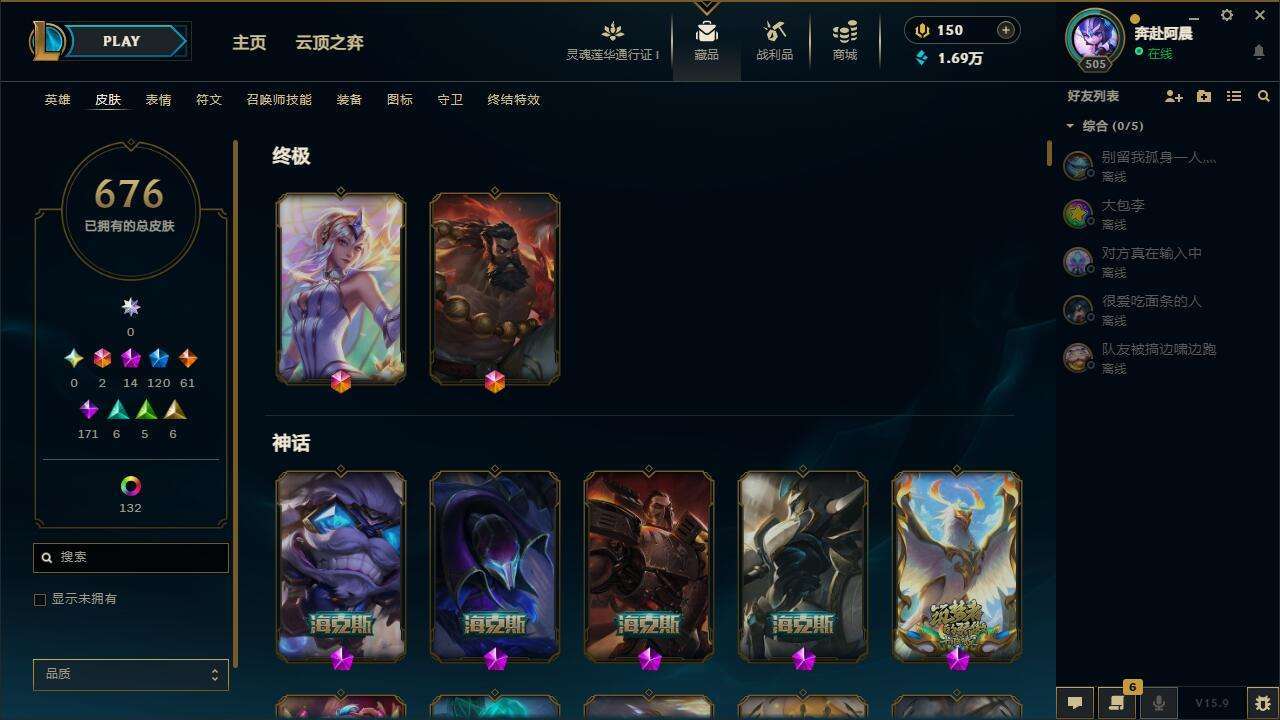The height and width of the screenshot is (720, 1280).
Task: Open the chat conversations icon with badge 6
Action: [x=1117, y=703]
